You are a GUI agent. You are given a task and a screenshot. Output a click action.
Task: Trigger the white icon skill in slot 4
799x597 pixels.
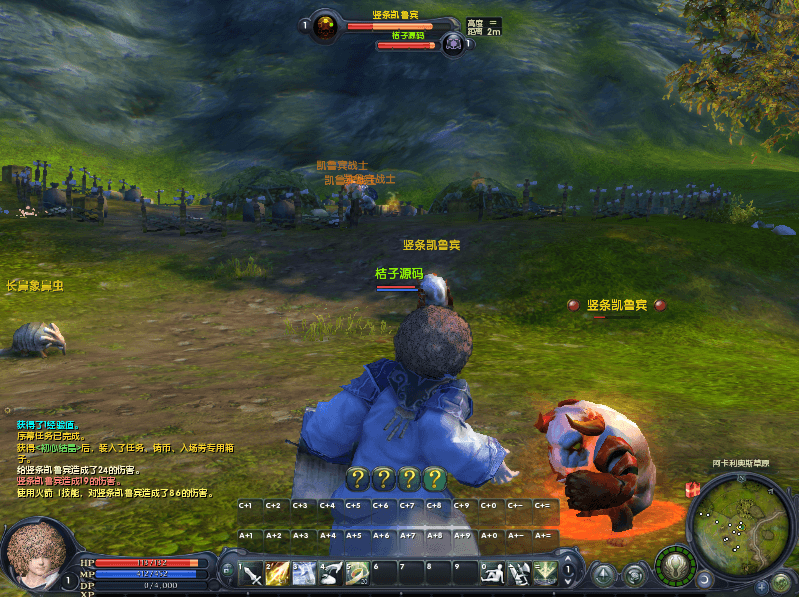coord(331,574)
